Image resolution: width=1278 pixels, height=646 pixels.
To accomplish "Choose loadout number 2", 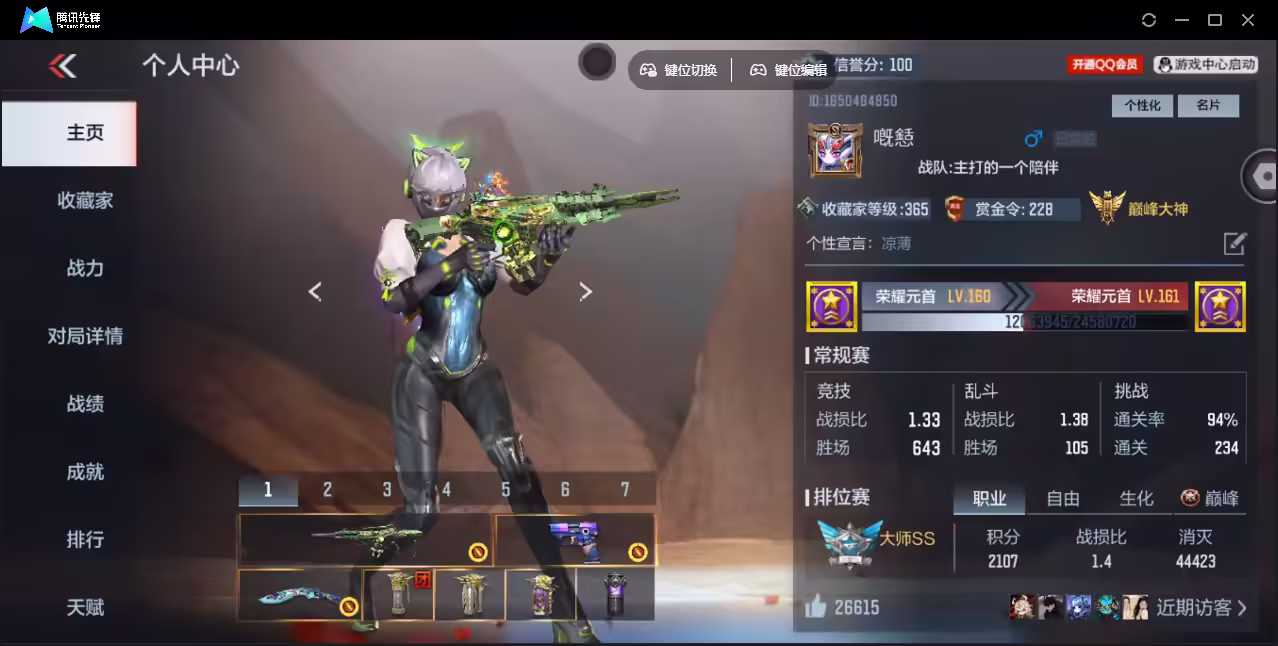I will click(x=327, y=489).
